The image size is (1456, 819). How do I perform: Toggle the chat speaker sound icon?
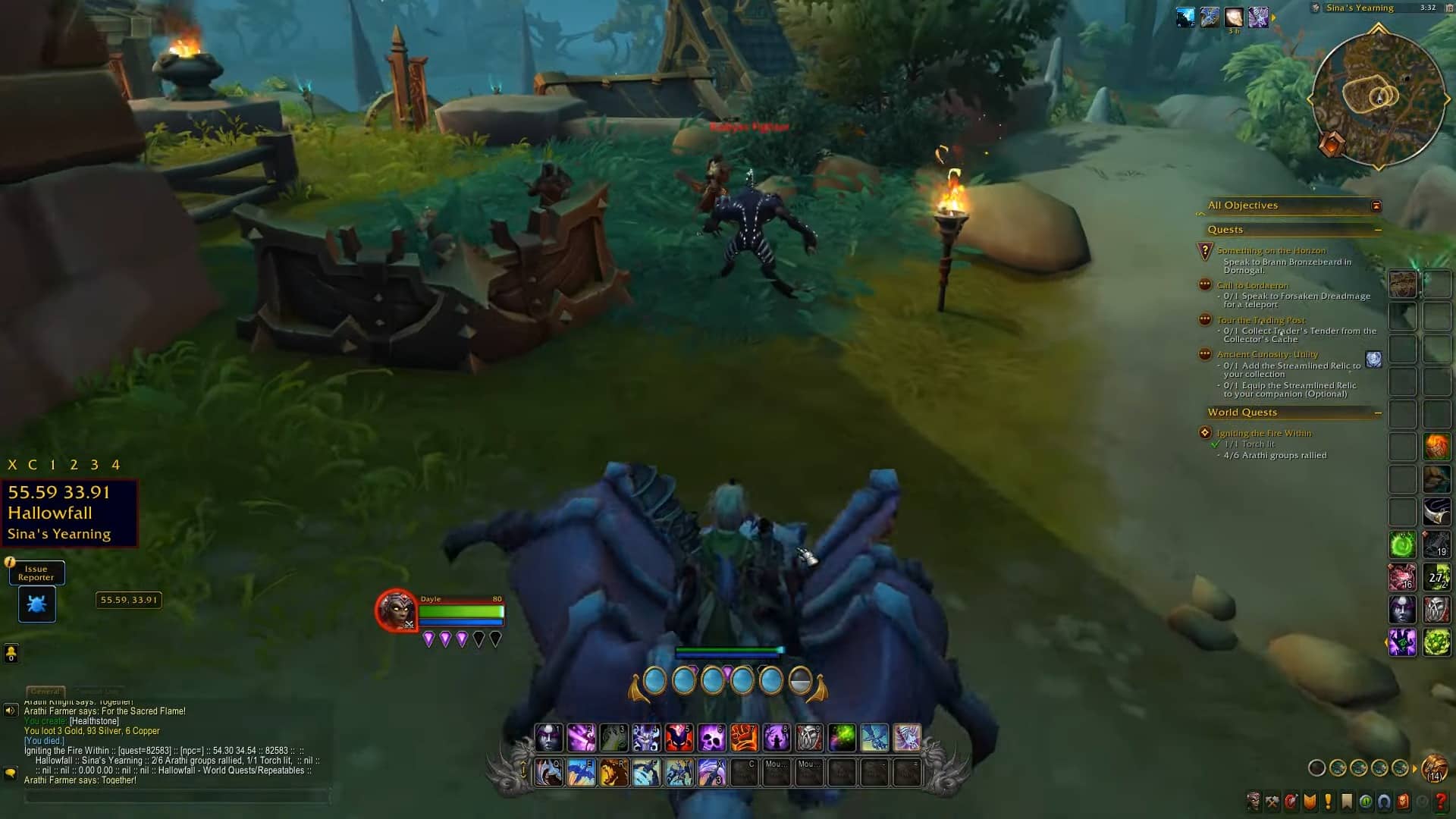(x=11, y=711)
